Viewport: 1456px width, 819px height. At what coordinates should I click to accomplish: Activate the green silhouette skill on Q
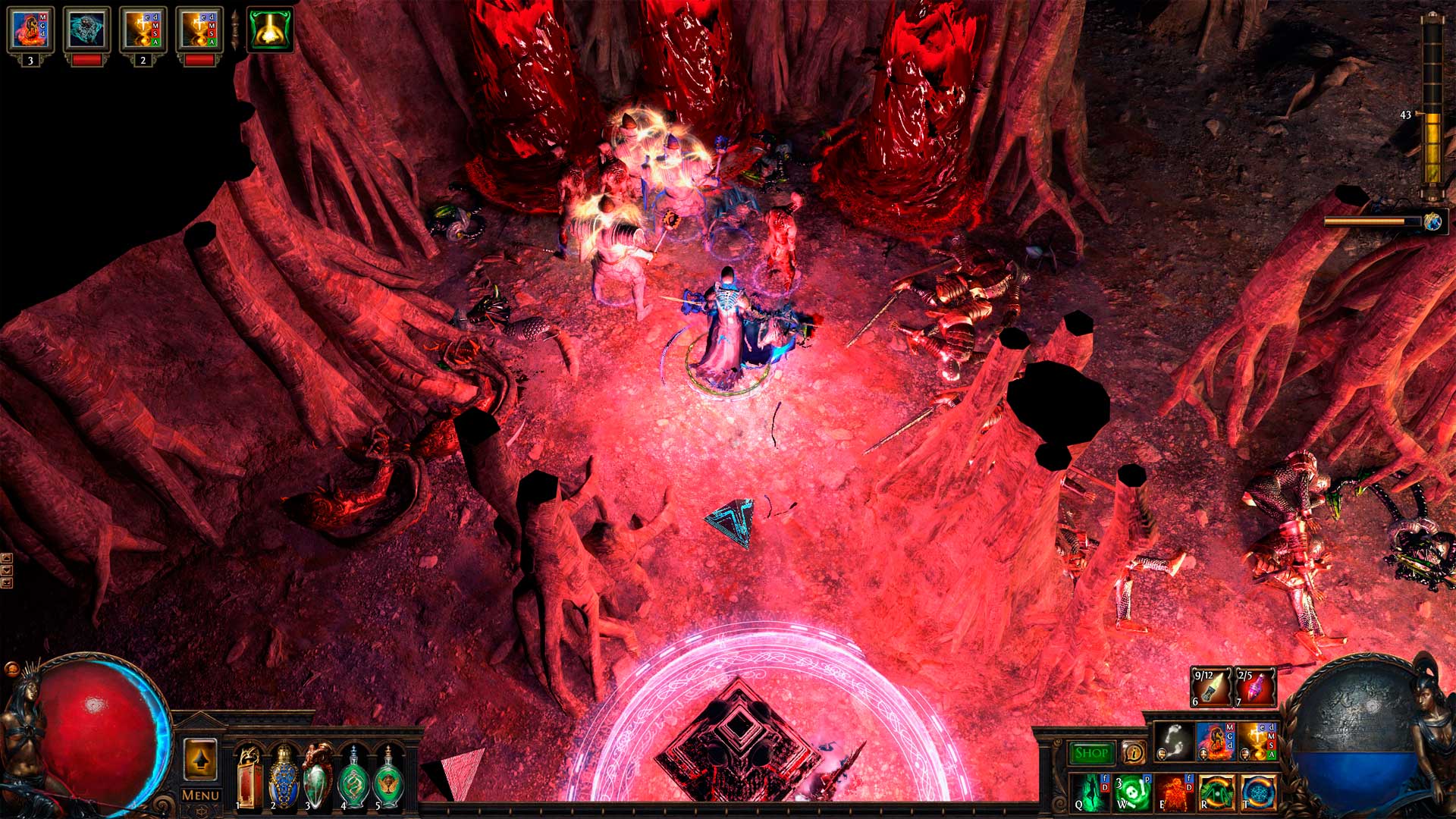coord(1090,792)
